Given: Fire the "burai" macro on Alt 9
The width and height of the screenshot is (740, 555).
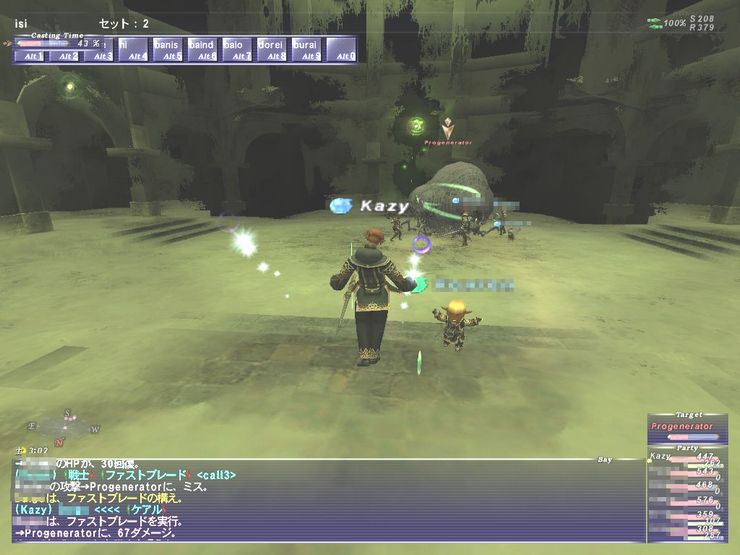Looking at the screenshot, I should pos(306,49).
